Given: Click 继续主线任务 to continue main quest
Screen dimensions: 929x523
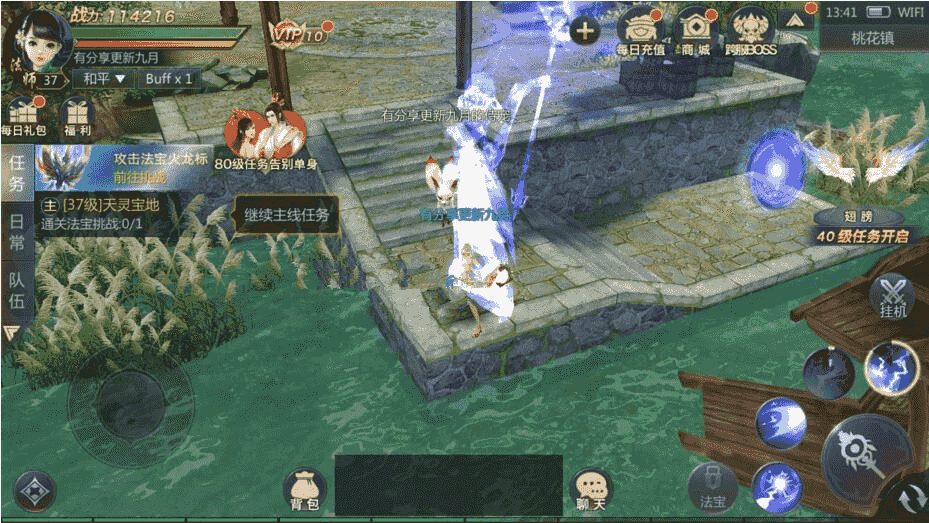Looking at the screenshot, I should (285, 214).
